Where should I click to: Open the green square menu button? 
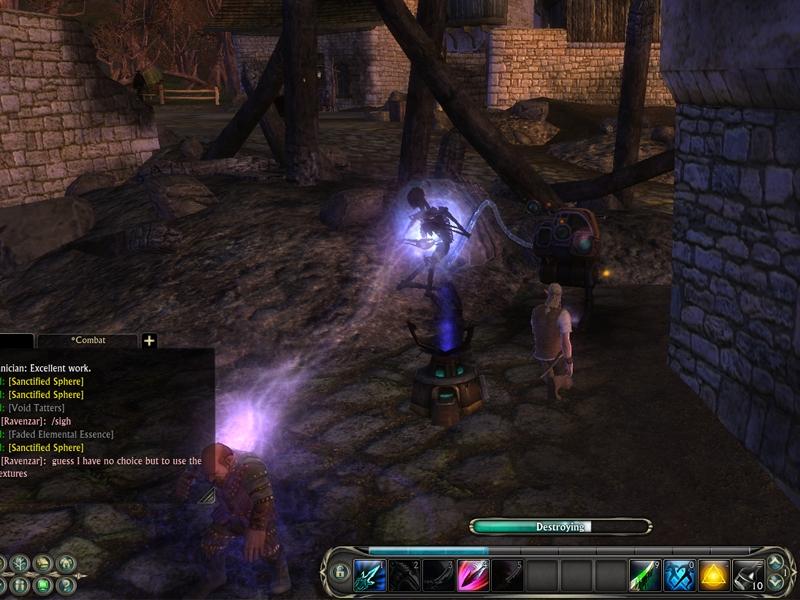pos(43,585)
